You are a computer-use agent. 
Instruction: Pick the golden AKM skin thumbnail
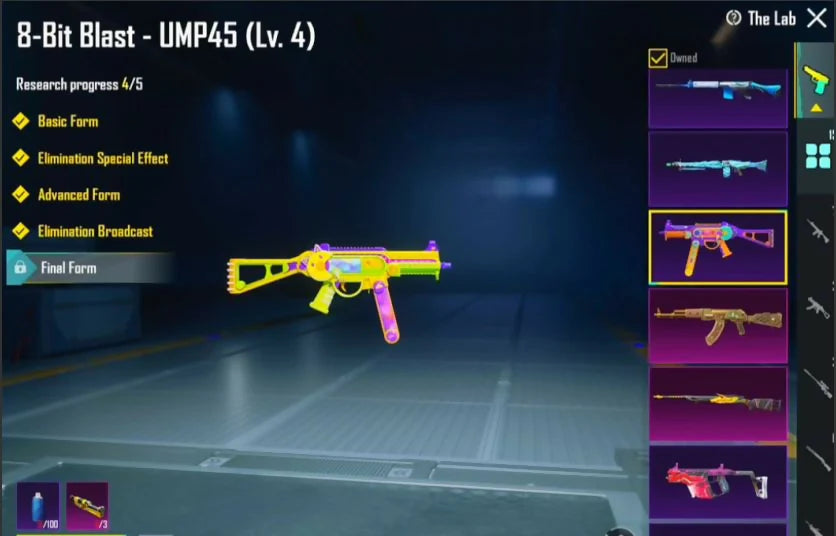pos(717,325)
